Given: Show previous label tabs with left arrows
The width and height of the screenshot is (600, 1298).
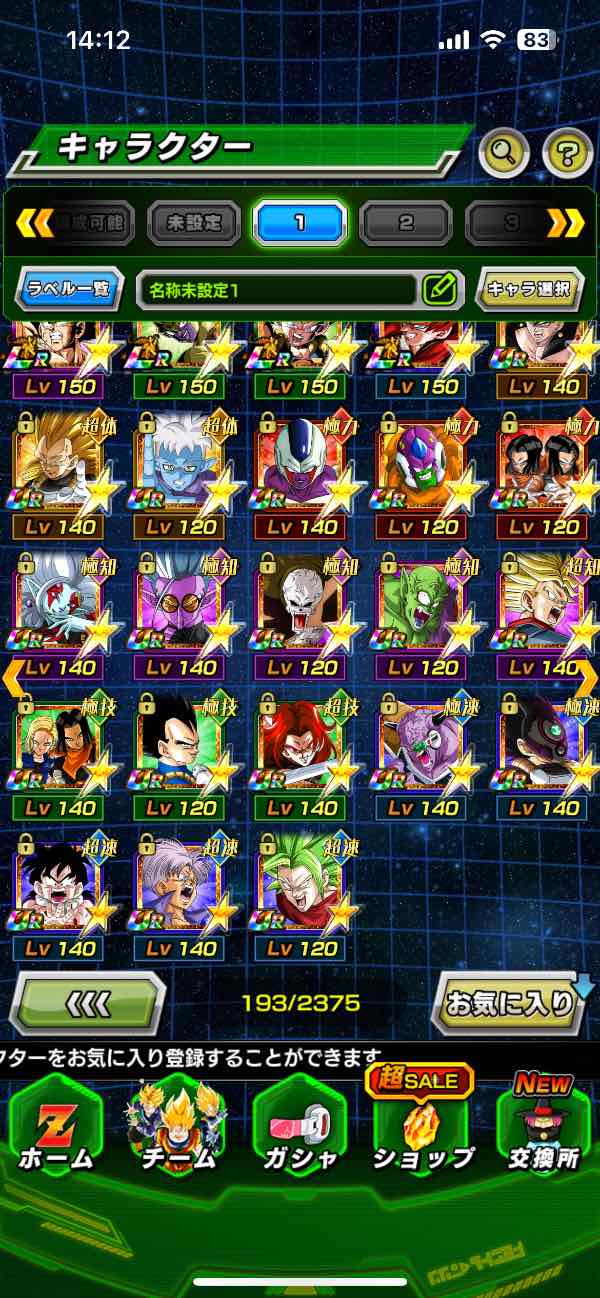Looking at the screenshot, I should pos(34,222).
